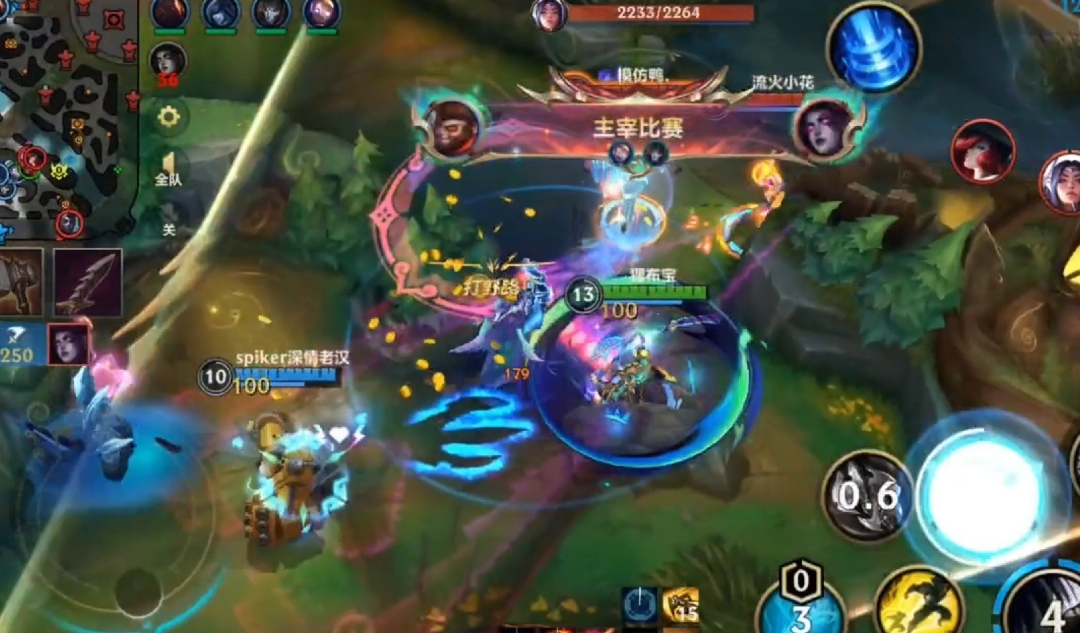The width and height of the screenshot is (1080, 633).
Task: Click the golden buff icon marked 15
Action: [680, 606]
